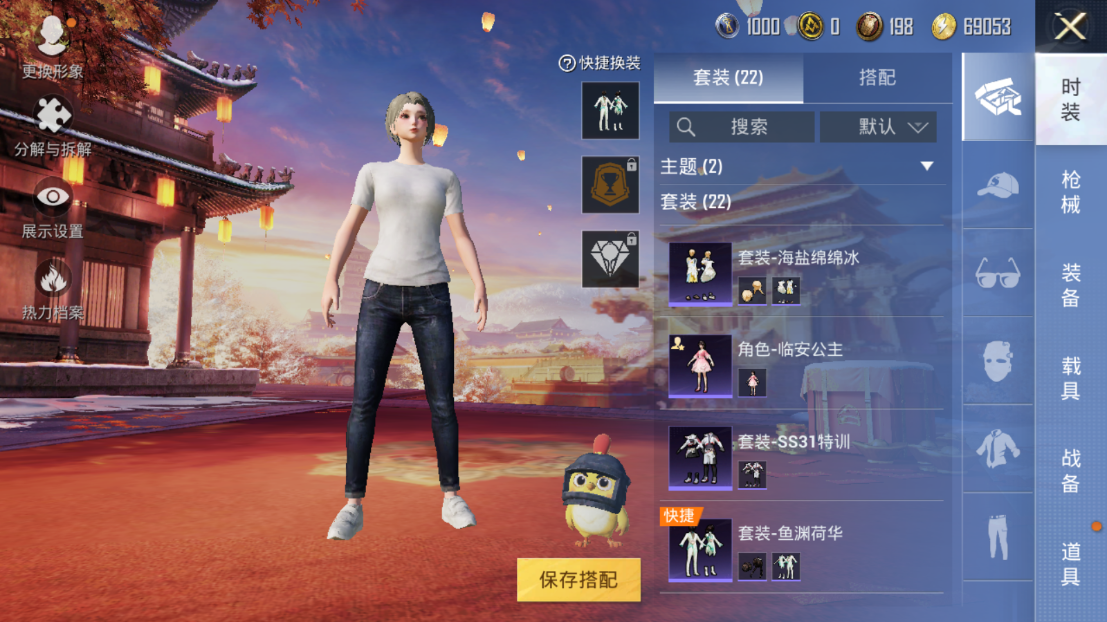This screenshot has height=622, width=1107.
Task: Open the 载具 vehicles category
Action: click(x=1070, y=378)
